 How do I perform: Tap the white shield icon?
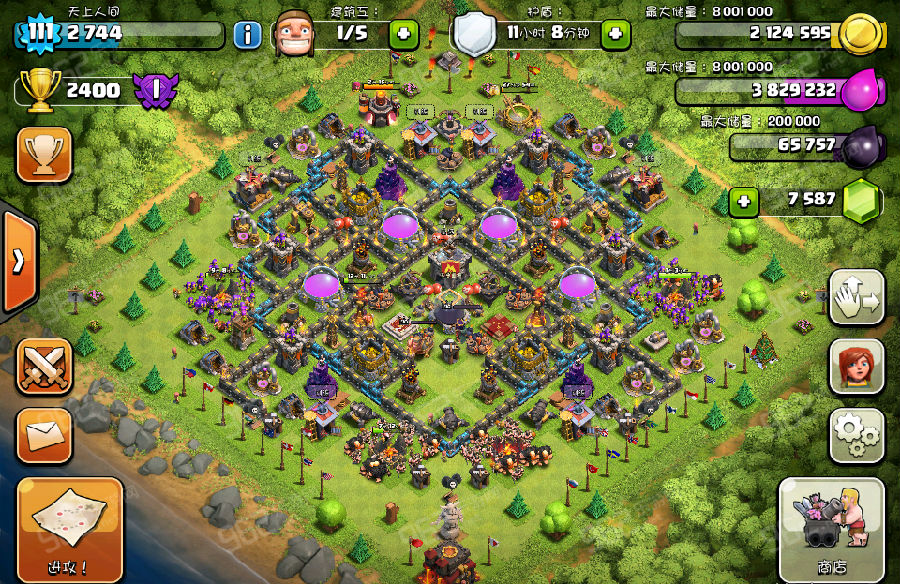[475, 33]
